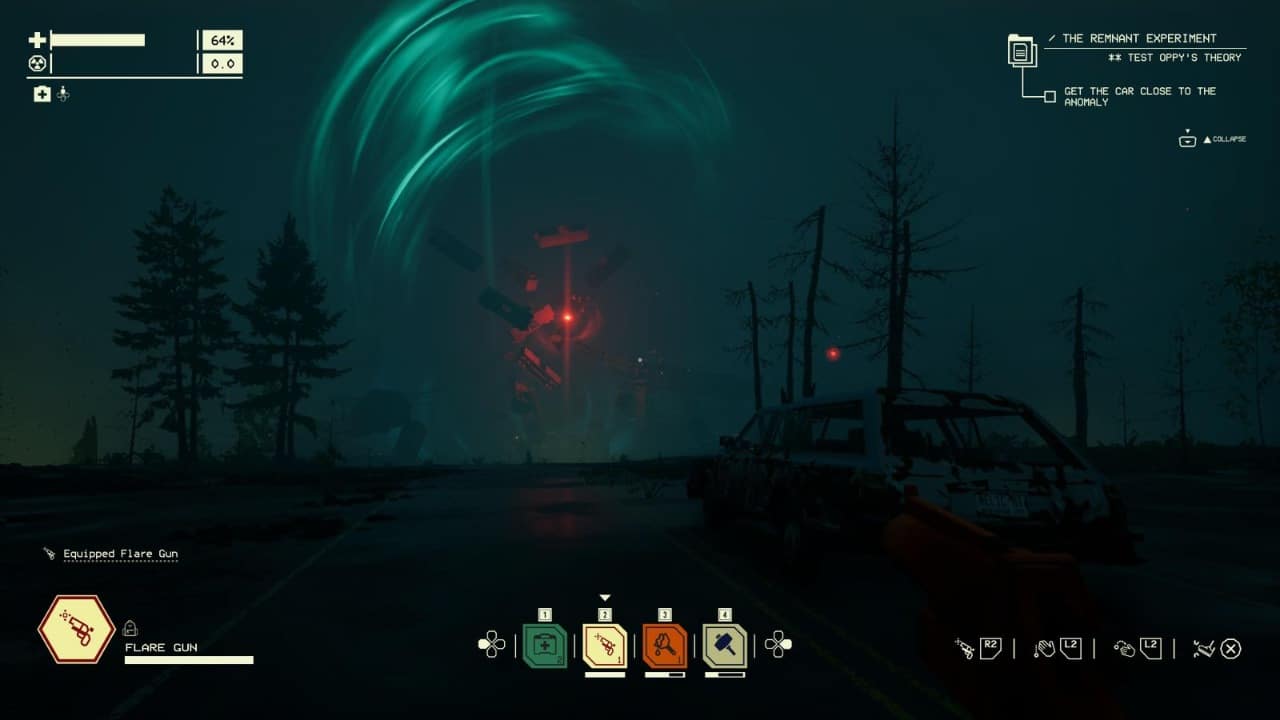Click the medkit status icon under health
This screenshot has height=720, width=1280.
42,94
